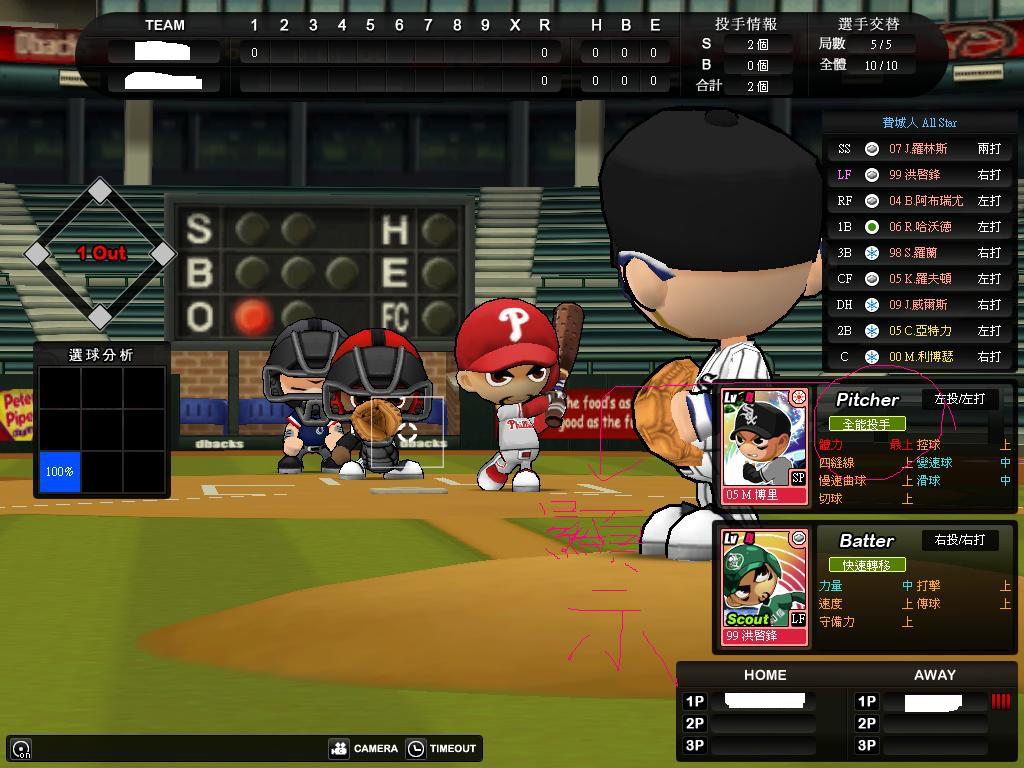The width and height of the screenshot is (1024, 768).
Task: Call a TIMEOUT
Action: pyautogui.click(x=441, y=748)
